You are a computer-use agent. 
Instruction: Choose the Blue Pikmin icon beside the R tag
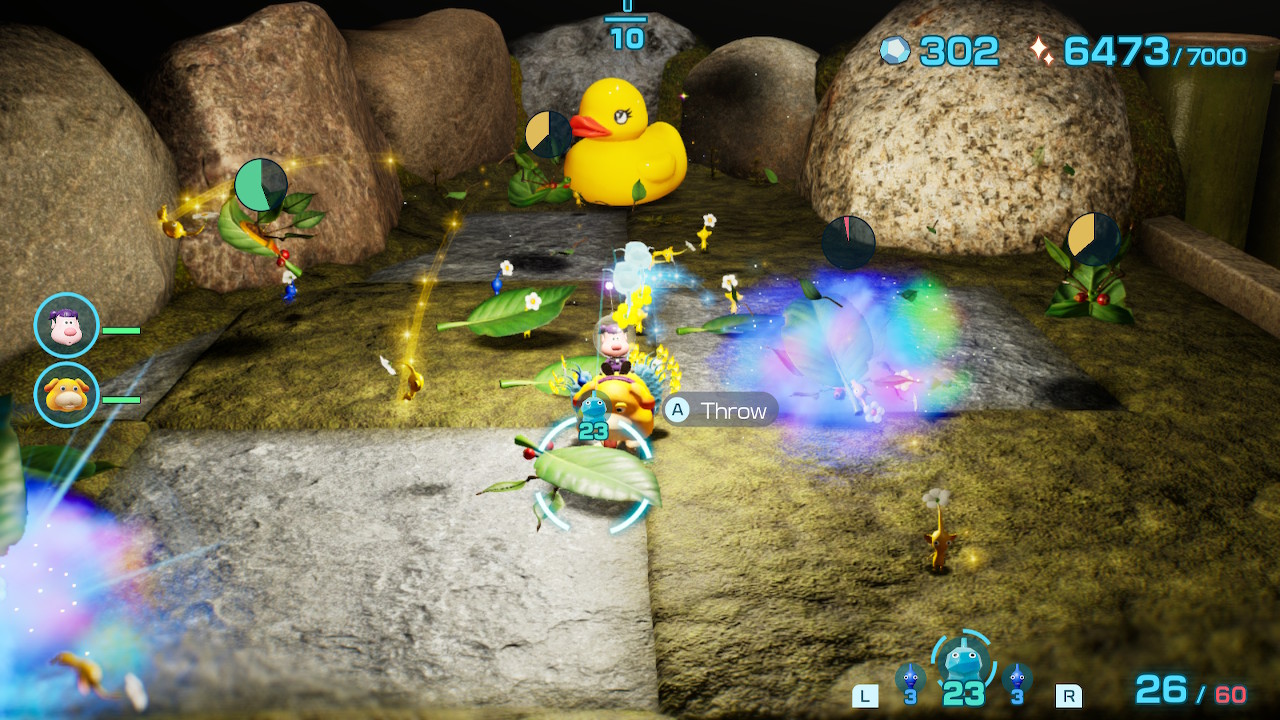(x=1017, y=677)
